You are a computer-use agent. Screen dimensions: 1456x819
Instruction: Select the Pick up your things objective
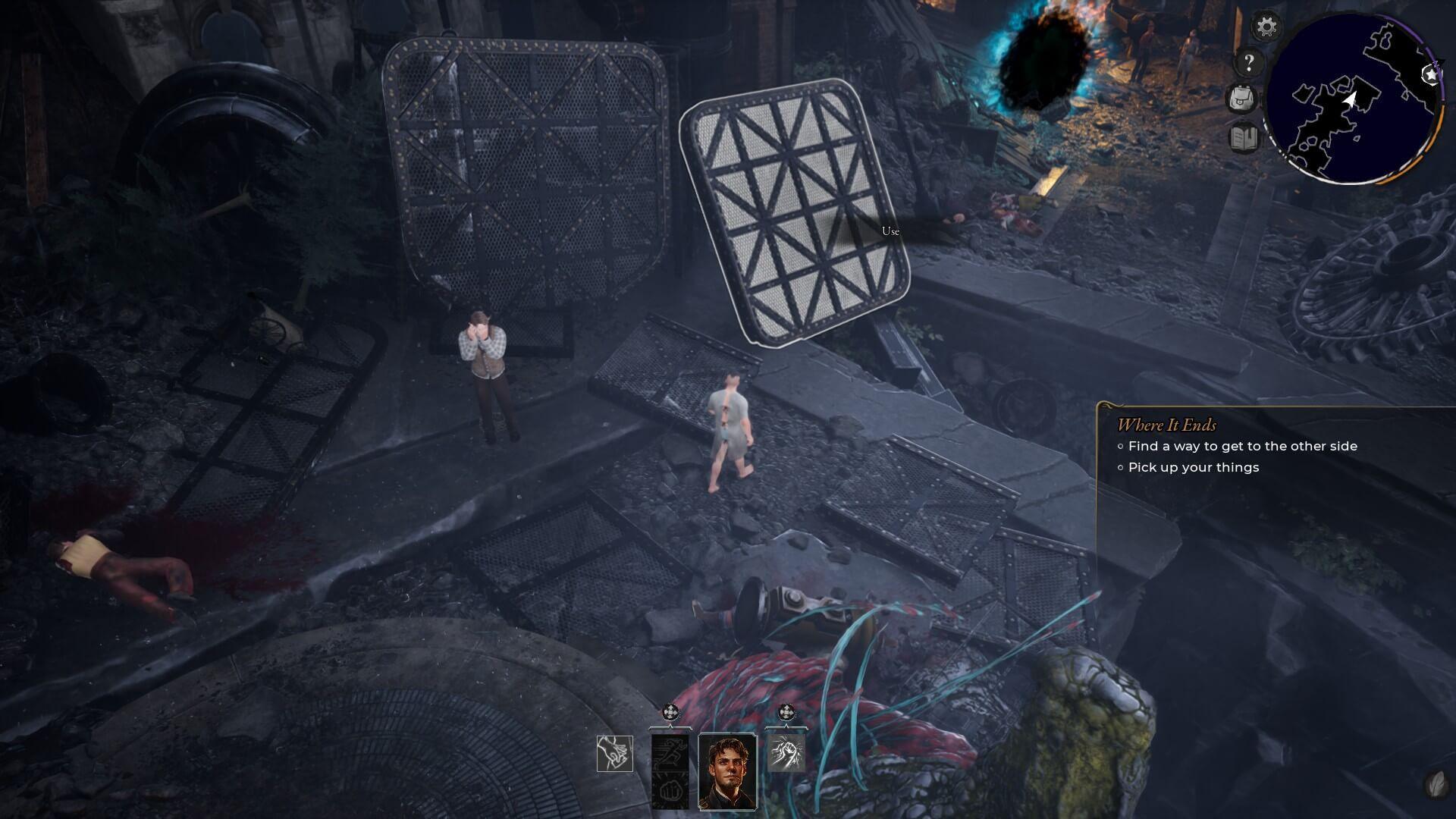tap(1193, 467)
